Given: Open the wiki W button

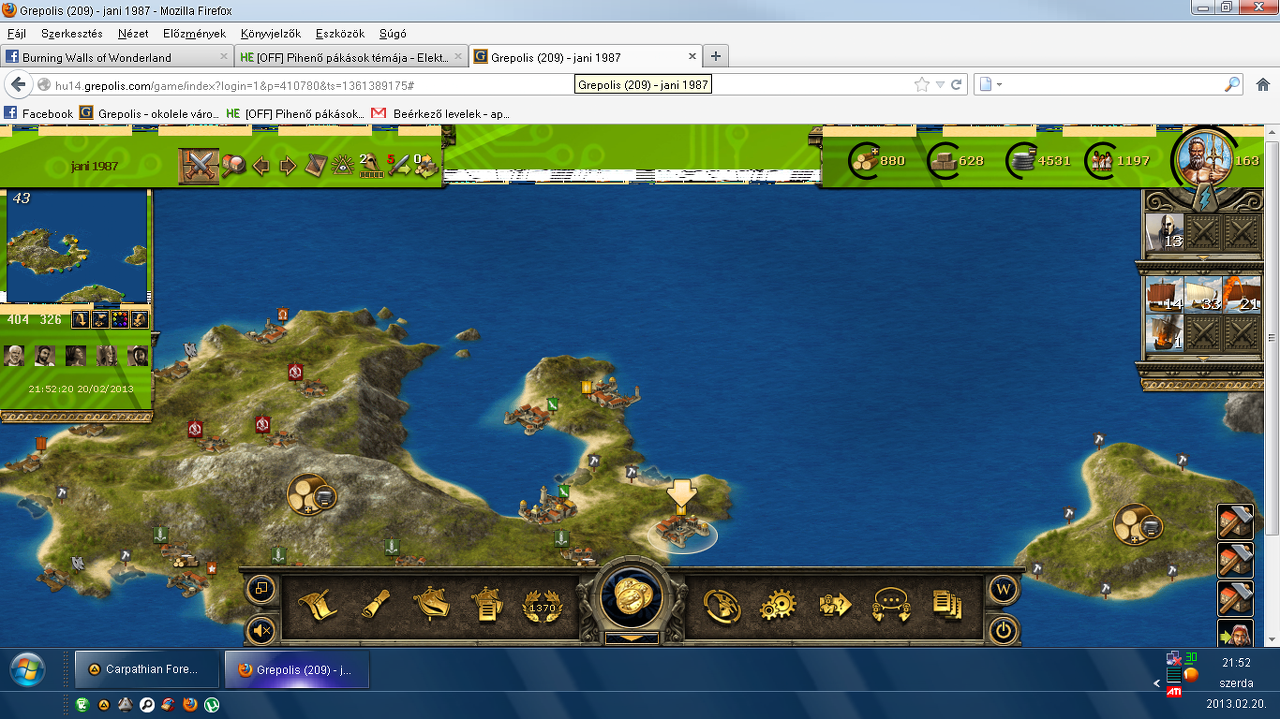Looking at the screenshot, I should tap(1003, 589).
